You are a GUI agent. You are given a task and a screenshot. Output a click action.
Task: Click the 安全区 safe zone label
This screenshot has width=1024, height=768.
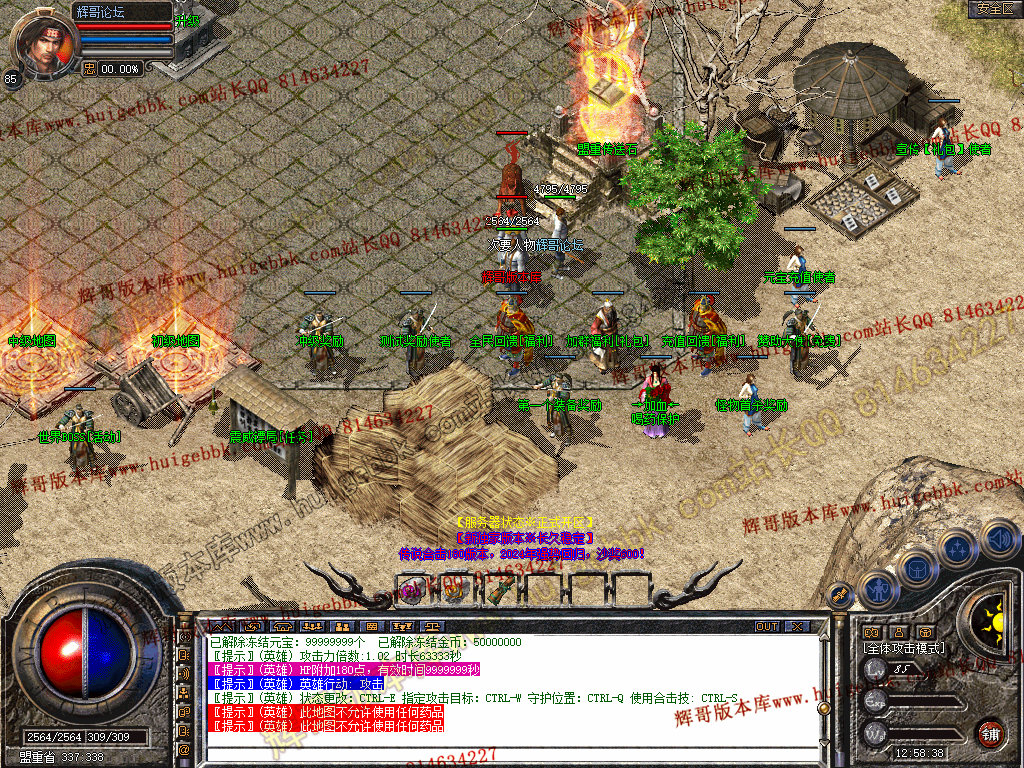click(995, 9)
